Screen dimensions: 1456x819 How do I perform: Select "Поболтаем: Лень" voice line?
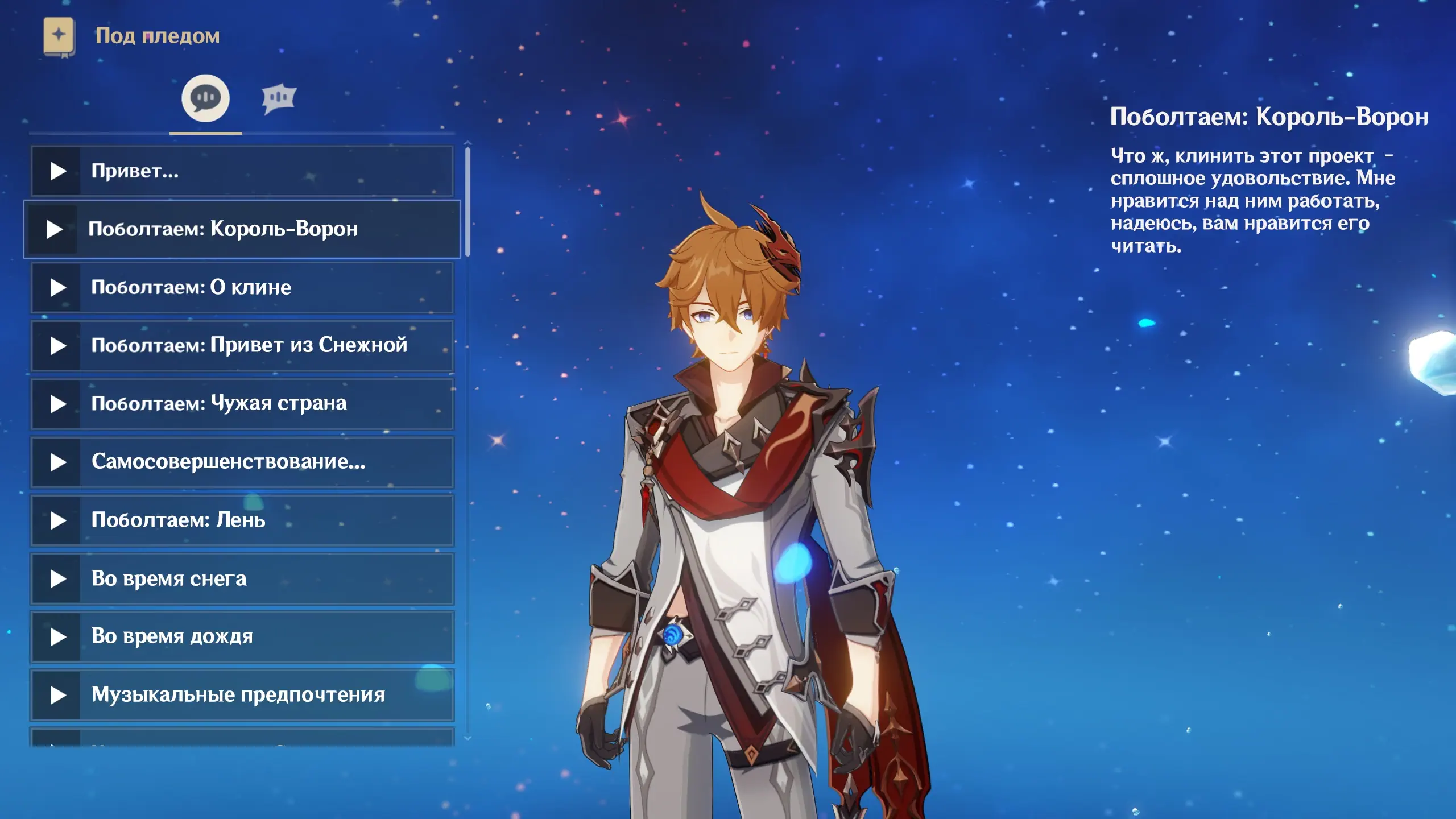tap(242, 520)
